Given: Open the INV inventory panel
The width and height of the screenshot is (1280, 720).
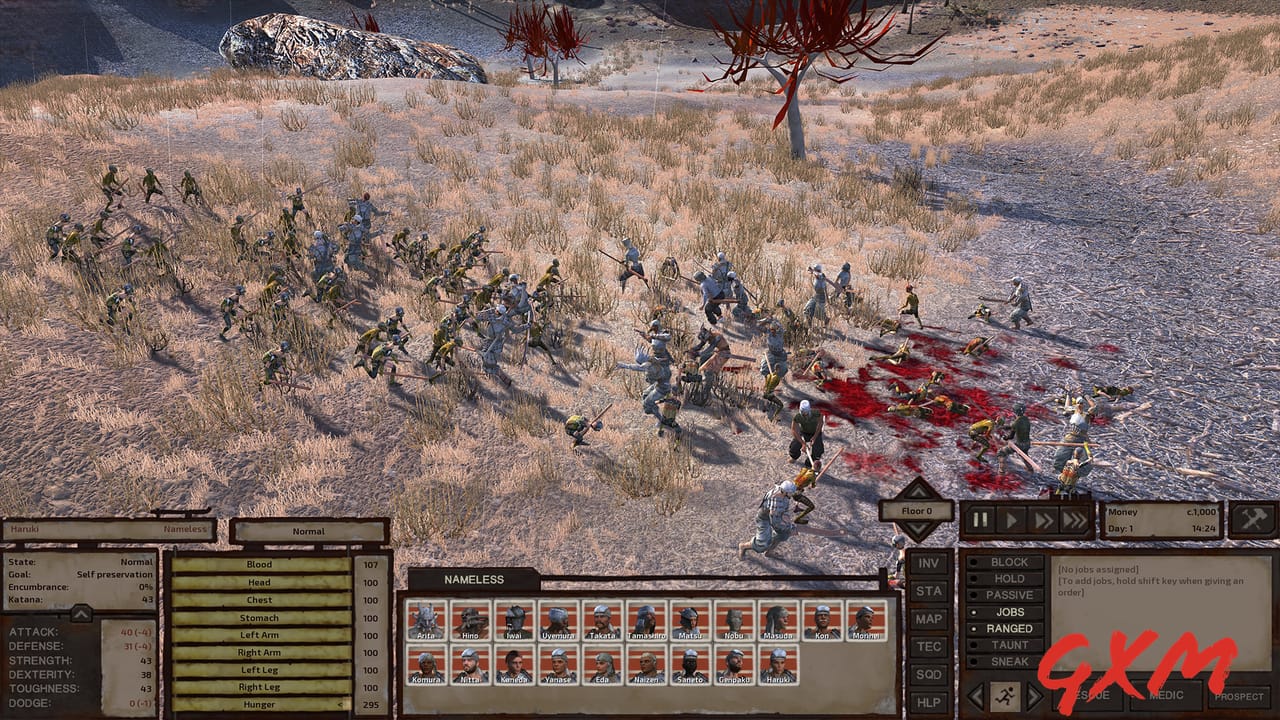Looking at the screenshot, I should tap(928, 563).
